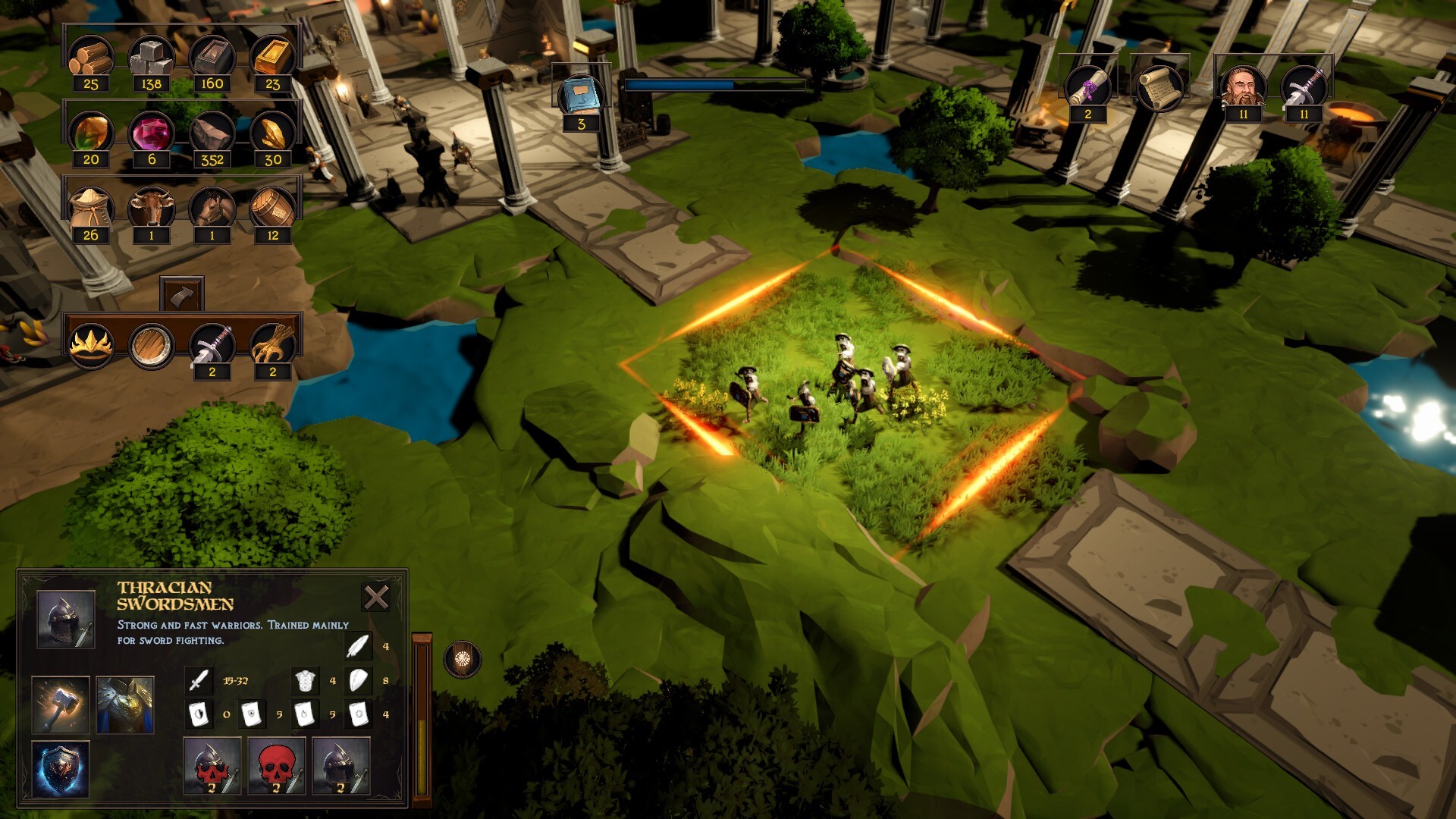Choose the golden armor upgrade icon
The height and width of the screenshot is (819, 1456).
click(126, 704)
